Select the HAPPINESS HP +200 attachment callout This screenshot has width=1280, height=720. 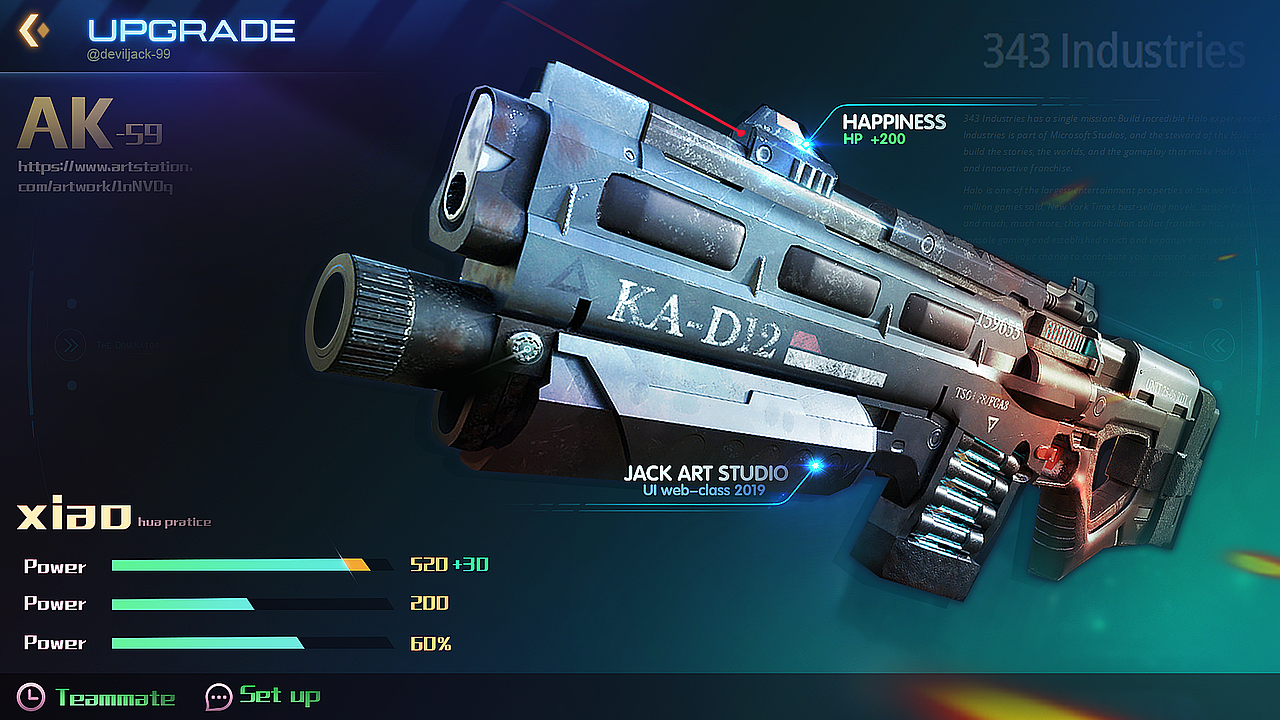click(x=893, y=129)
